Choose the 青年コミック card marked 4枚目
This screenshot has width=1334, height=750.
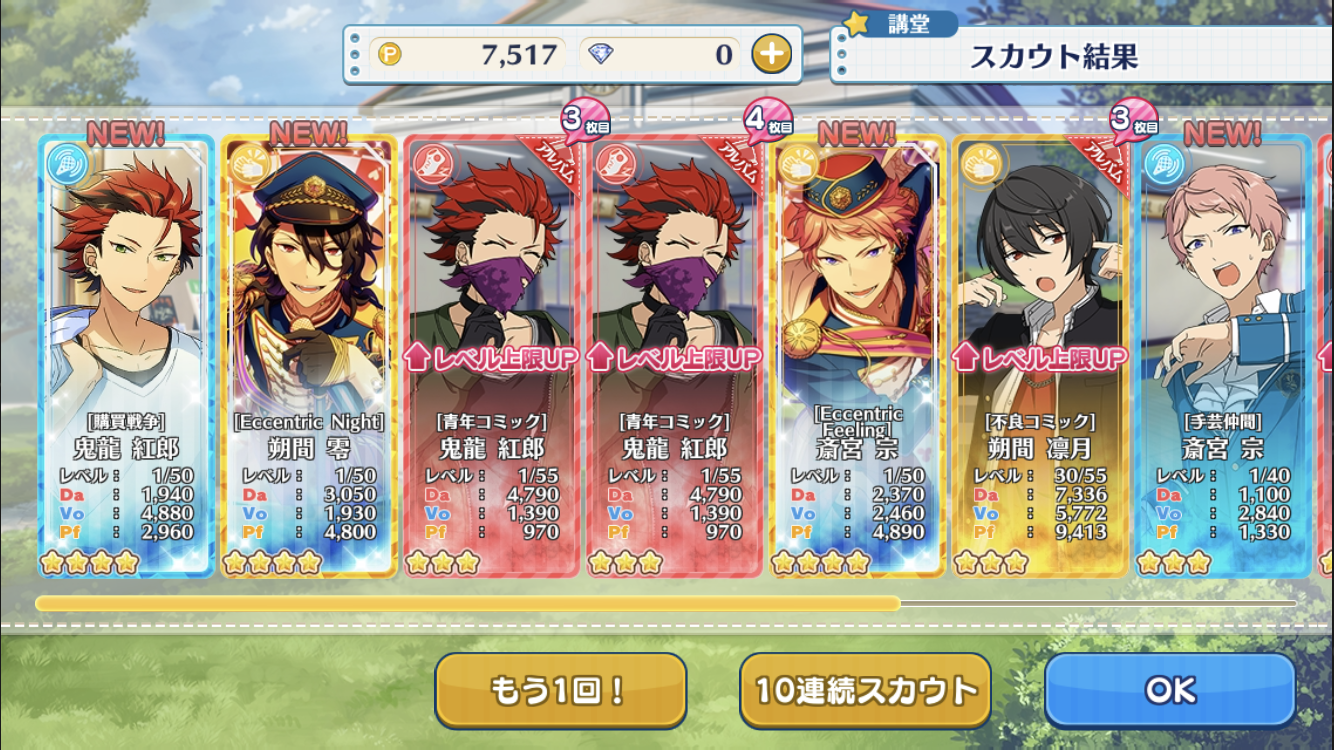pyautogui.click(x=675, y=355)
